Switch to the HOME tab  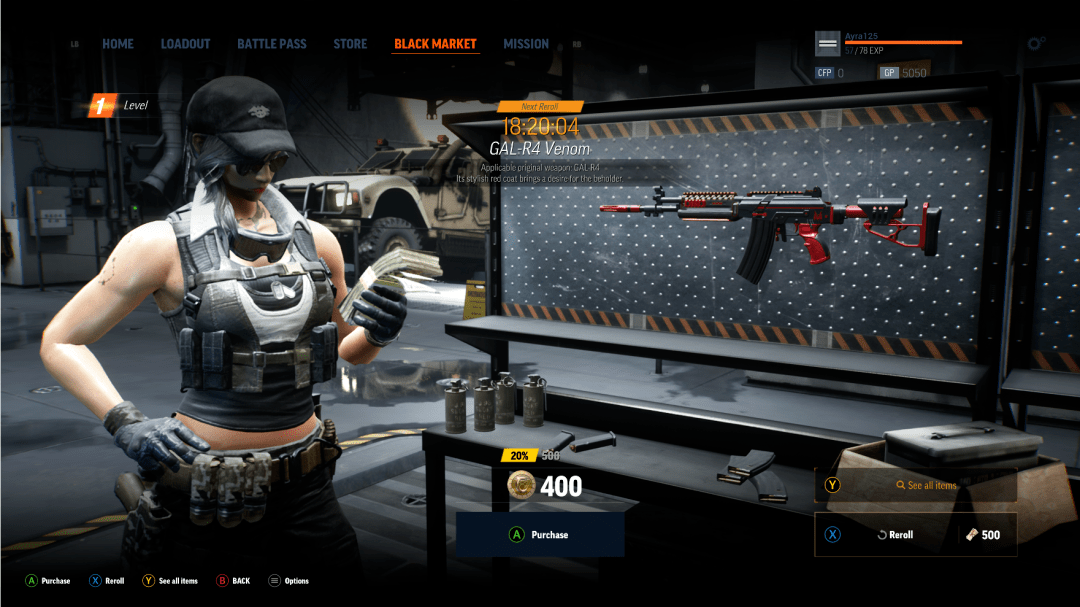(x=118, y=44)
